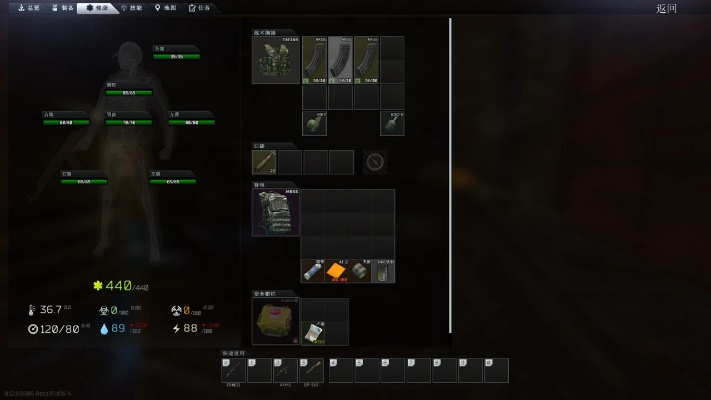Show the 任务 tasks tab

[200, 7]
